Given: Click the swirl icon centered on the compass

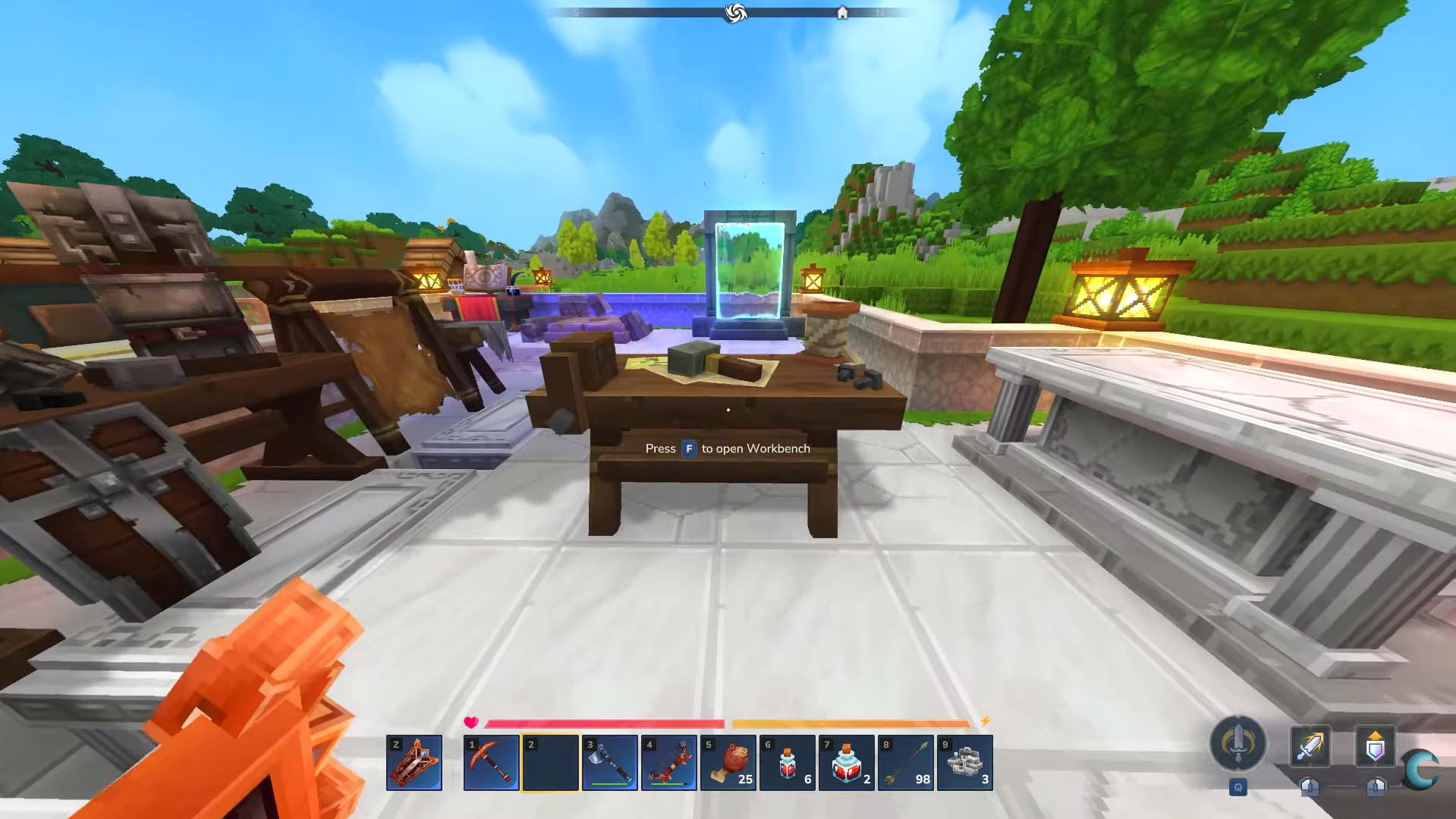Looking at the screenshot, I should coord(733,12).
